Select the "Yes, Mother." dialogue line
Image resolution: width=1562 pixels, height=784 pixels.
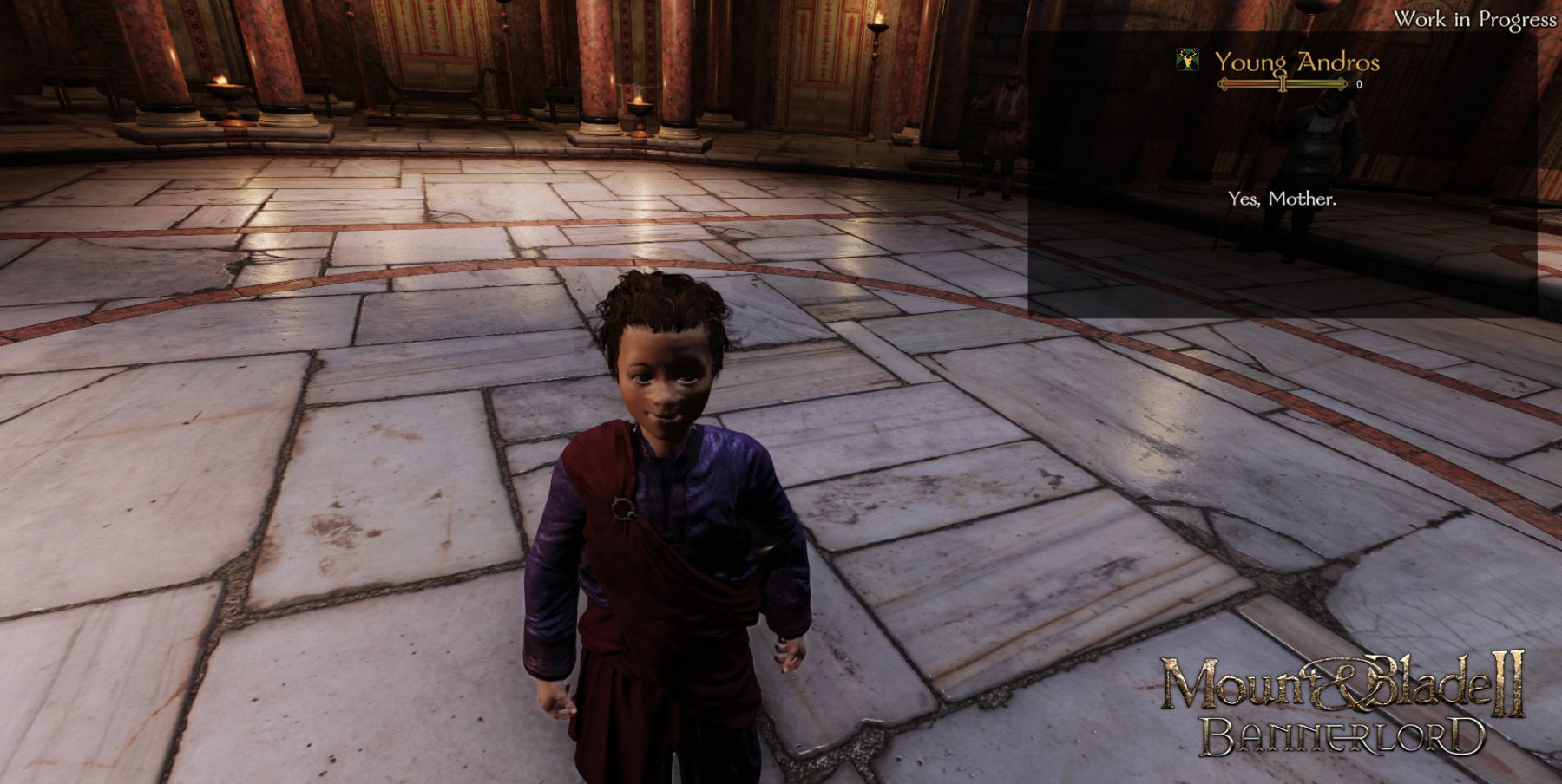1282,199
